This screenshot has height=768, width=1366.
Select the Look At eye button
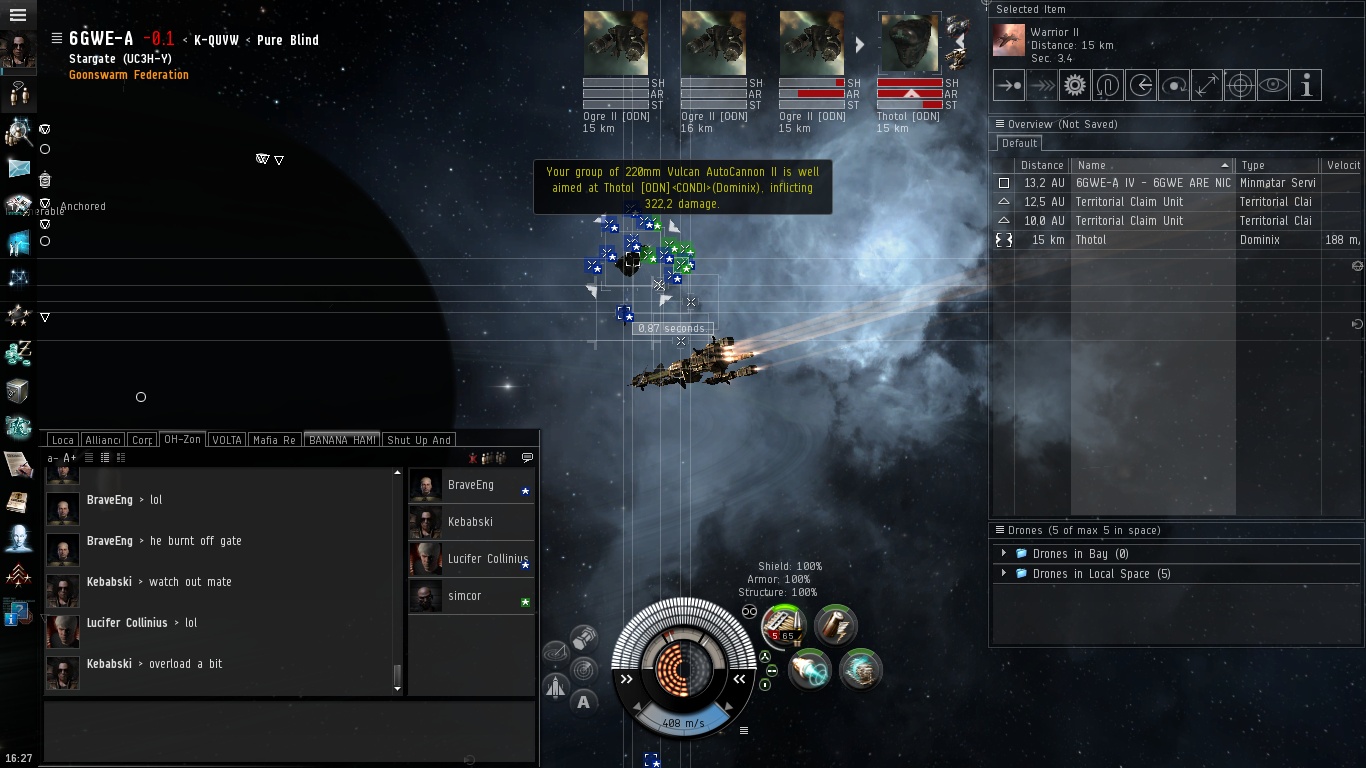(x=1272, y=86)
